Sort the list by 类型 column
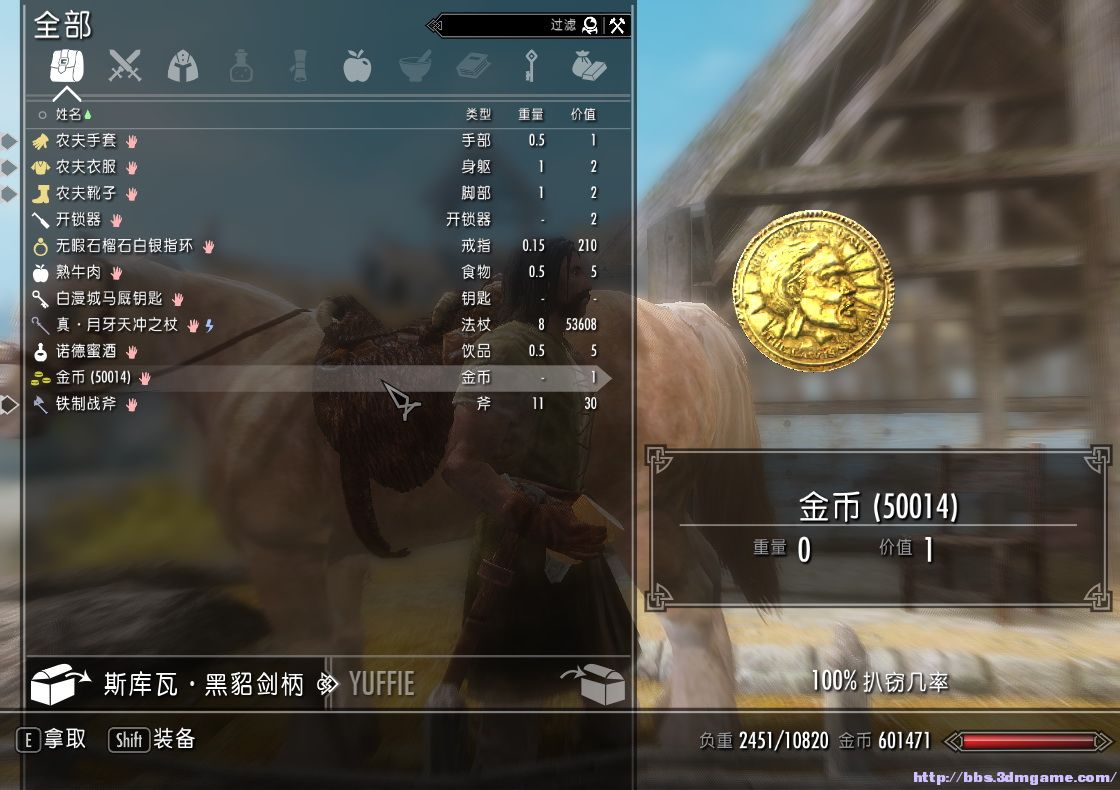Image resolution: width=1120 pixels, height=790 pixels. 478,115
